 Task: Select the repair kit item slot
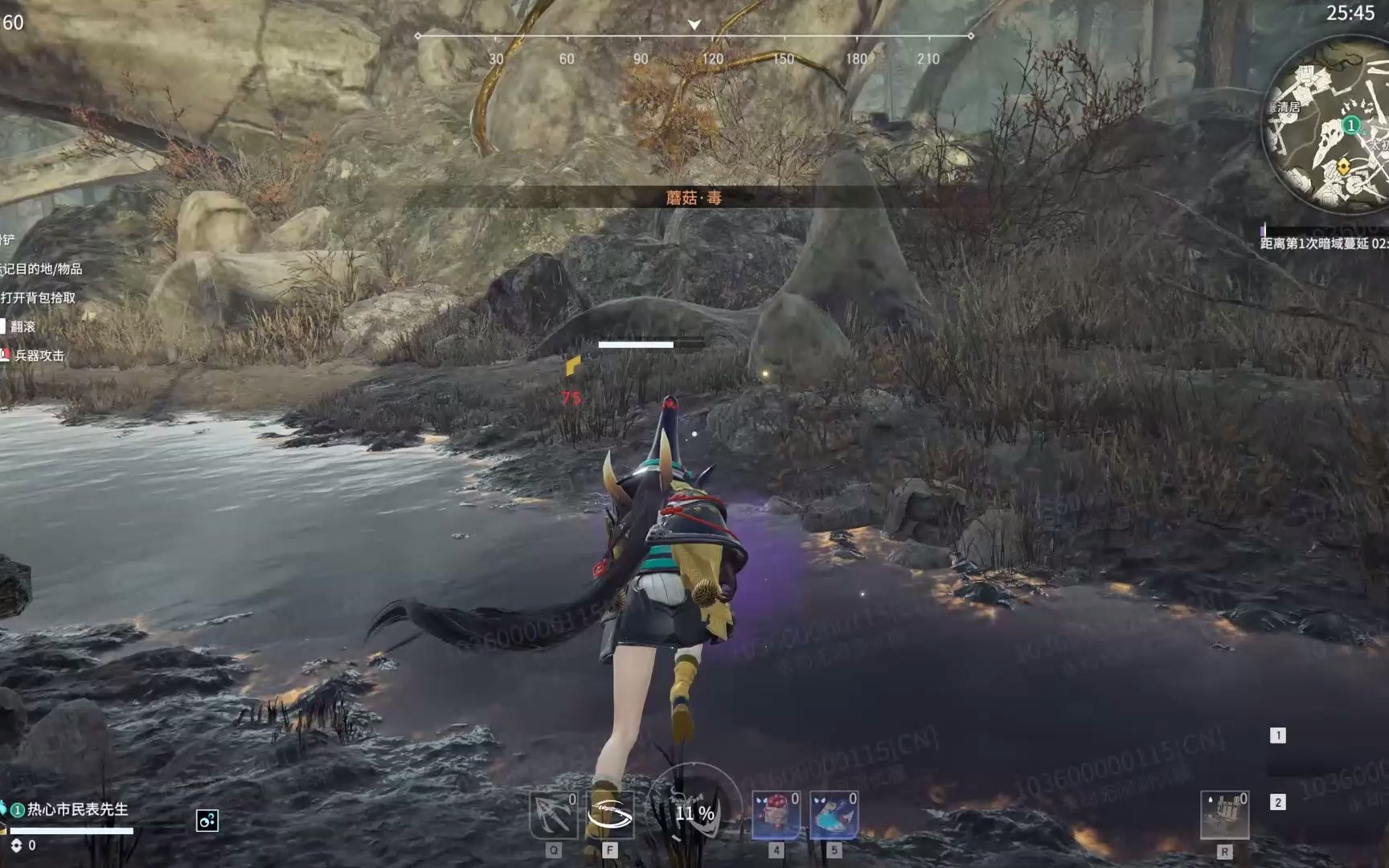point(1224,815)
